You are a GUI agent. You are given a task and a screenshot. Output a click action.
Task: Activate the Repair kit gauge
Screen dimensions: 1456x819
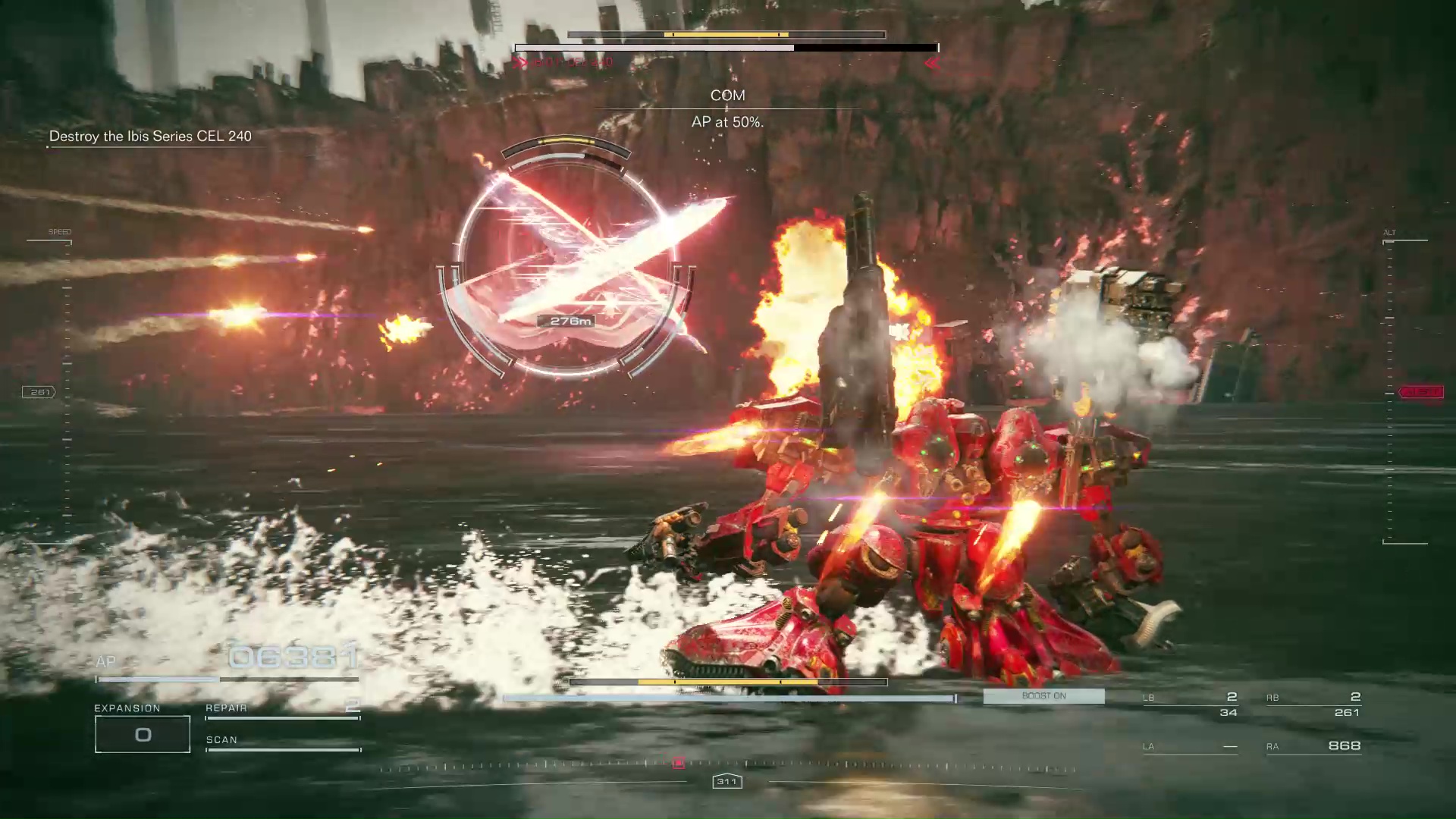pyautogui.click(x=282, y=712)
